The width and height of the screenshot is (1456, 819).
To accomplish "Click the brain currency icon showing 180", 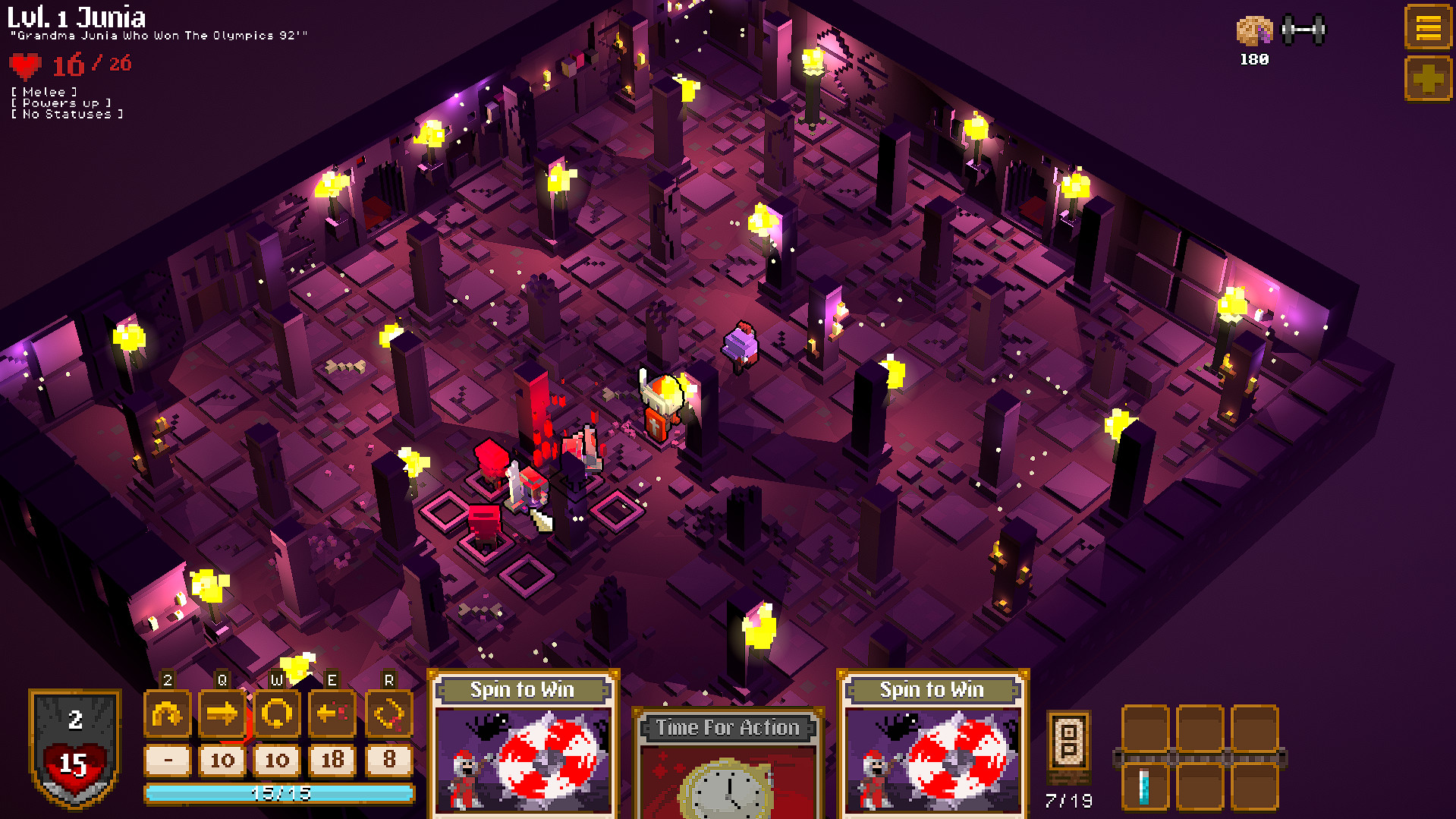I will click(1253, 30).
